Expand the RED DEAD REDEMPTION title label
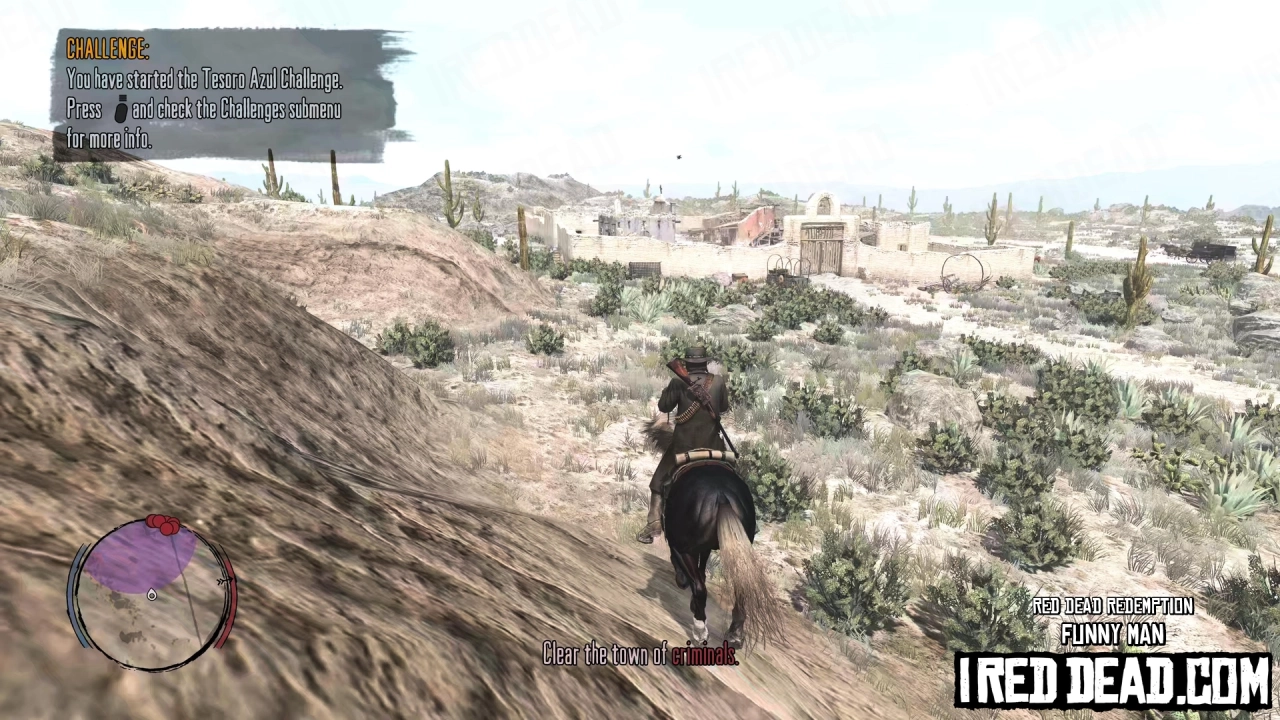1280x720 pixels. [x=1112, y=606]
